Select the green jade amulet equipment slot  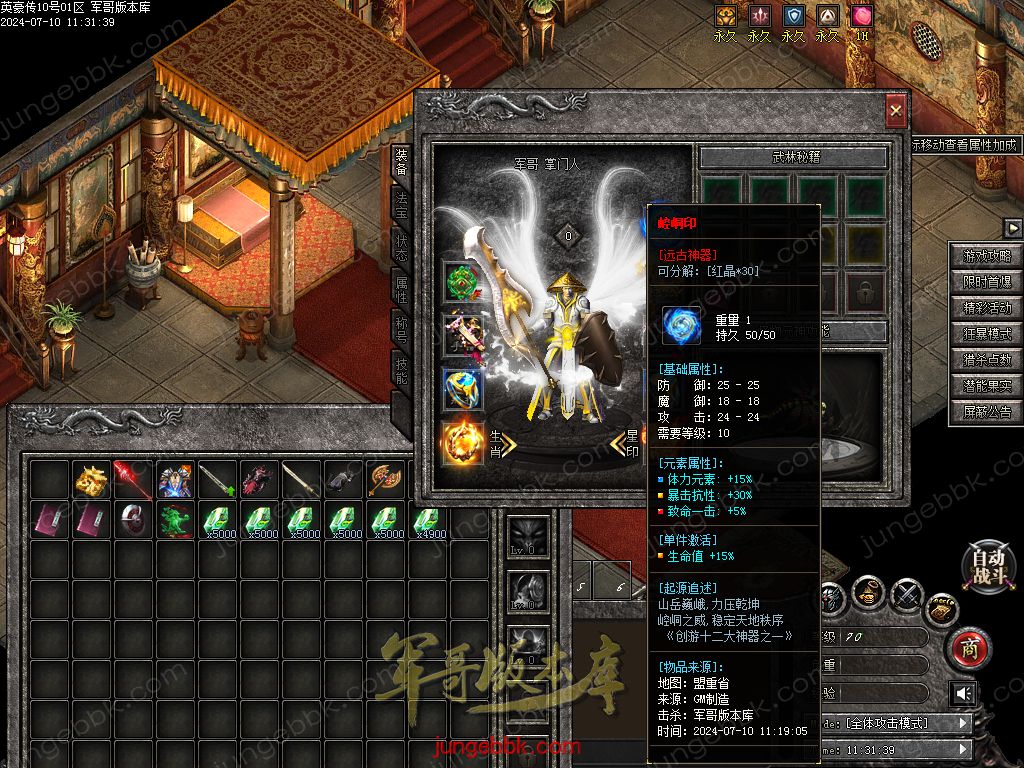pyautogui.click(x=463, y=283)
